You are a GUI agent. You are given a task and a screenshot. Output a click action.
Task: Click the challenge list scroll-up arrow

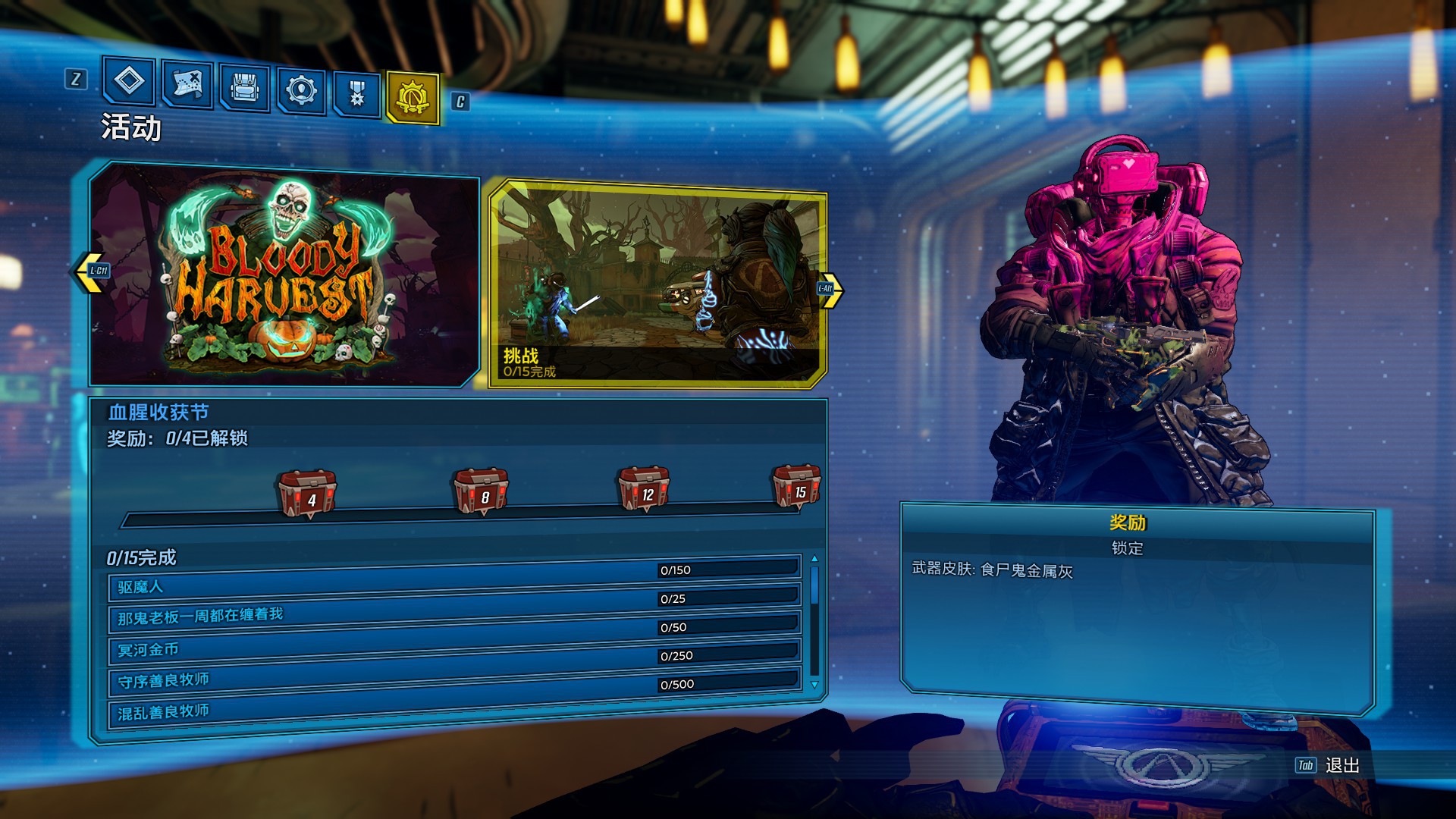coord(815,559)
